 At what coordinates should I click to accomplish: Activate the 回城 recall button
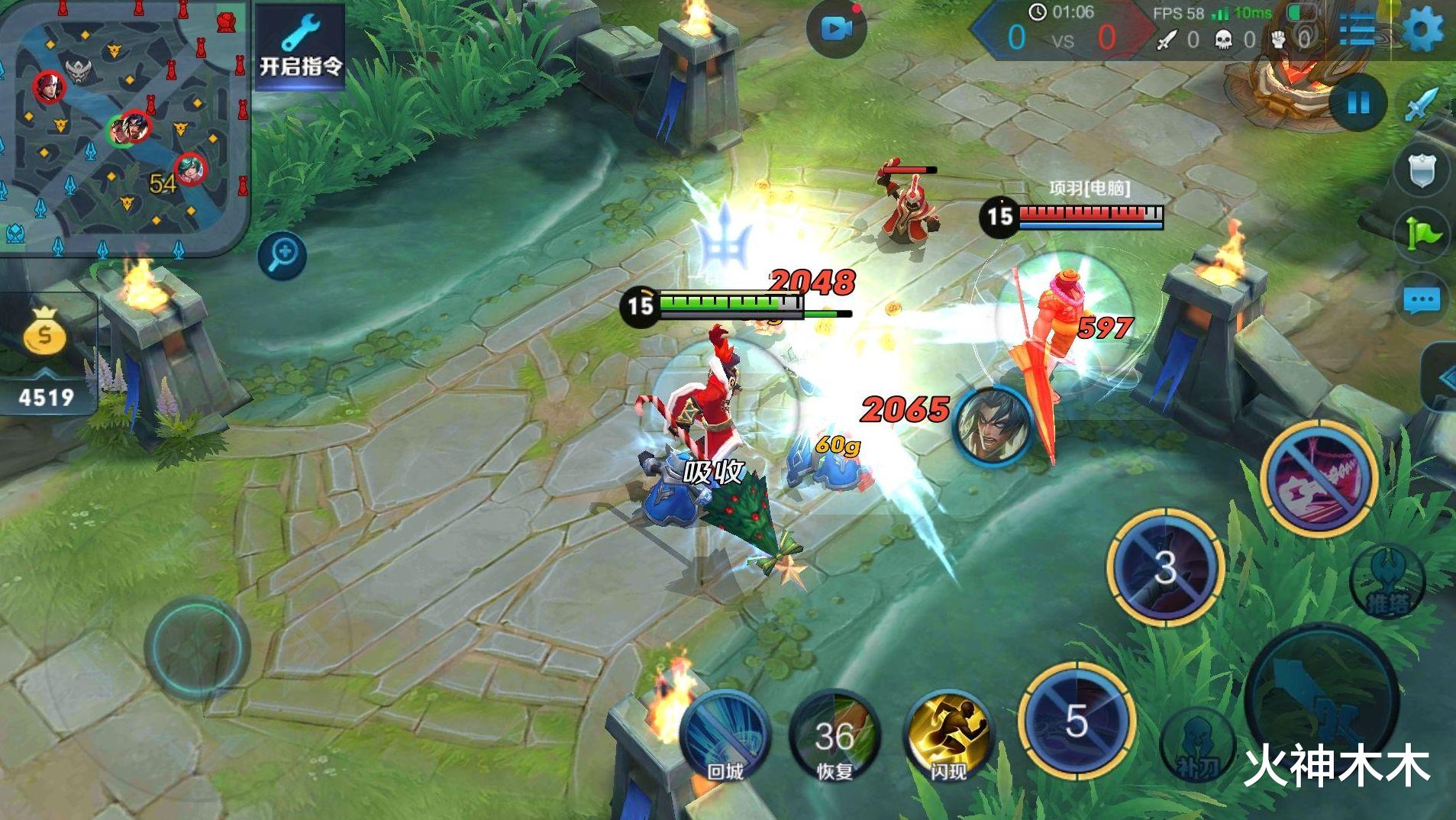(725, 737)
